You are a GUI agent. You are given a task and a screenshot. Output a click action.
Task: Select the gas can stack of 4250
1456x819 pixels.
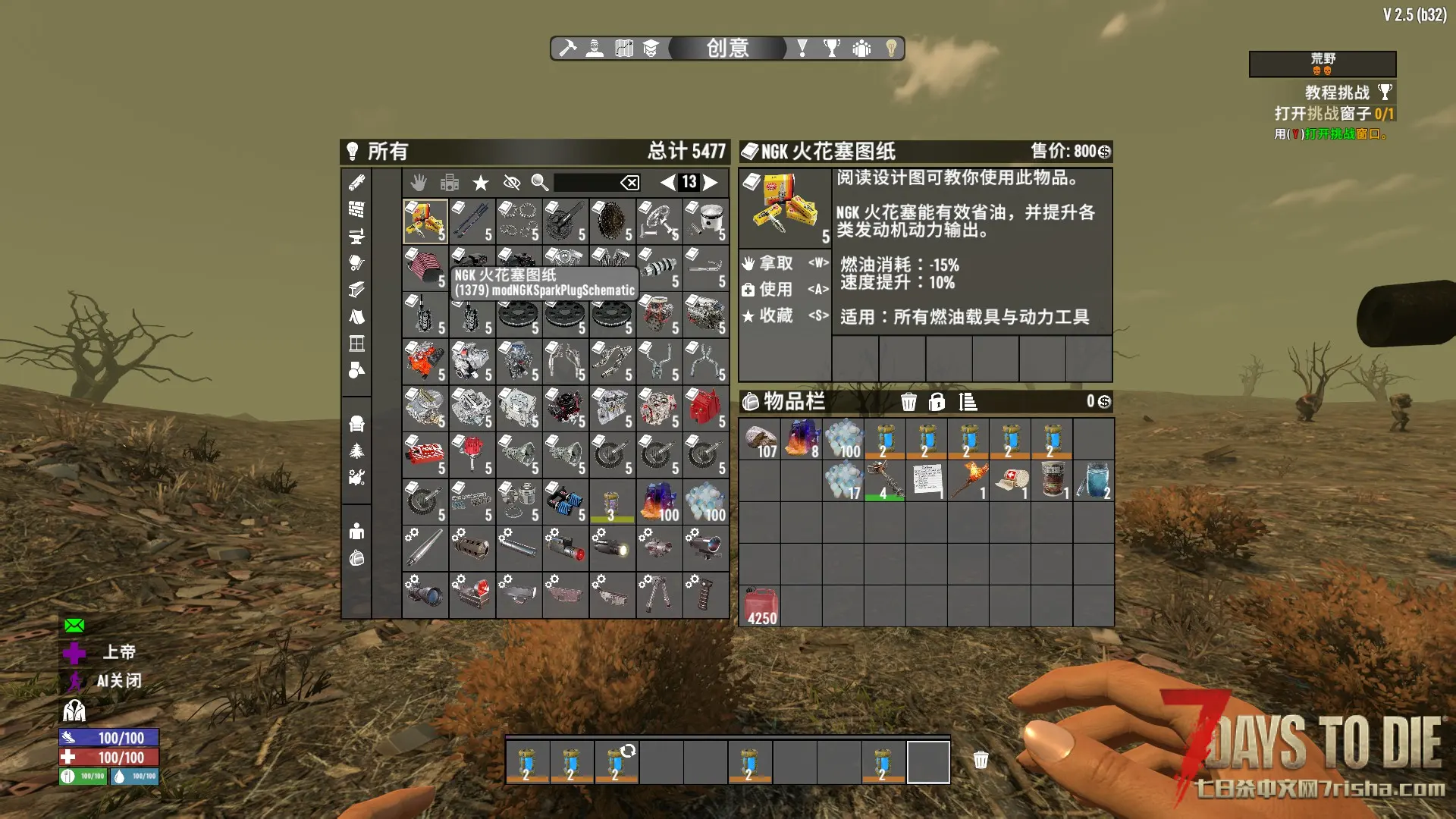tap(761, 607)
